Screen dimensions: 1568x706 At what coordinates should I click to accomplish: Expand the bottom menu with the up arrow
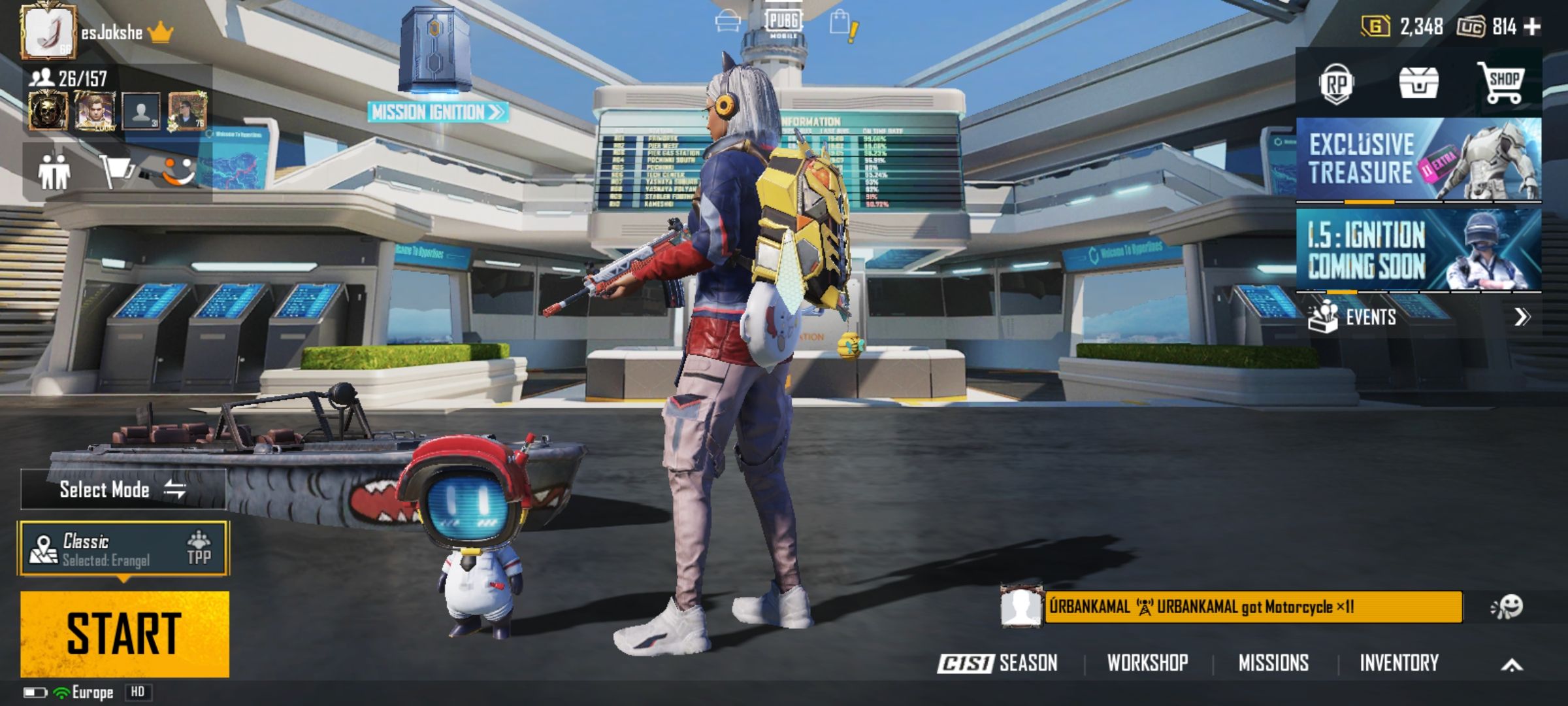pyautogui.click(x=1511, y=665)
